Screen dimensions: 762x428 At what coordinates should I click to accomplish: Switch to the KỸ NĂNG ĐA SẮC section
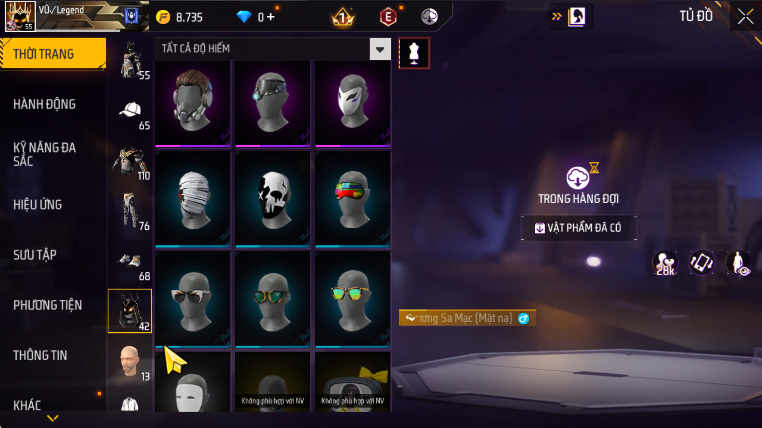pyautogui.click(x=45, y=153)
